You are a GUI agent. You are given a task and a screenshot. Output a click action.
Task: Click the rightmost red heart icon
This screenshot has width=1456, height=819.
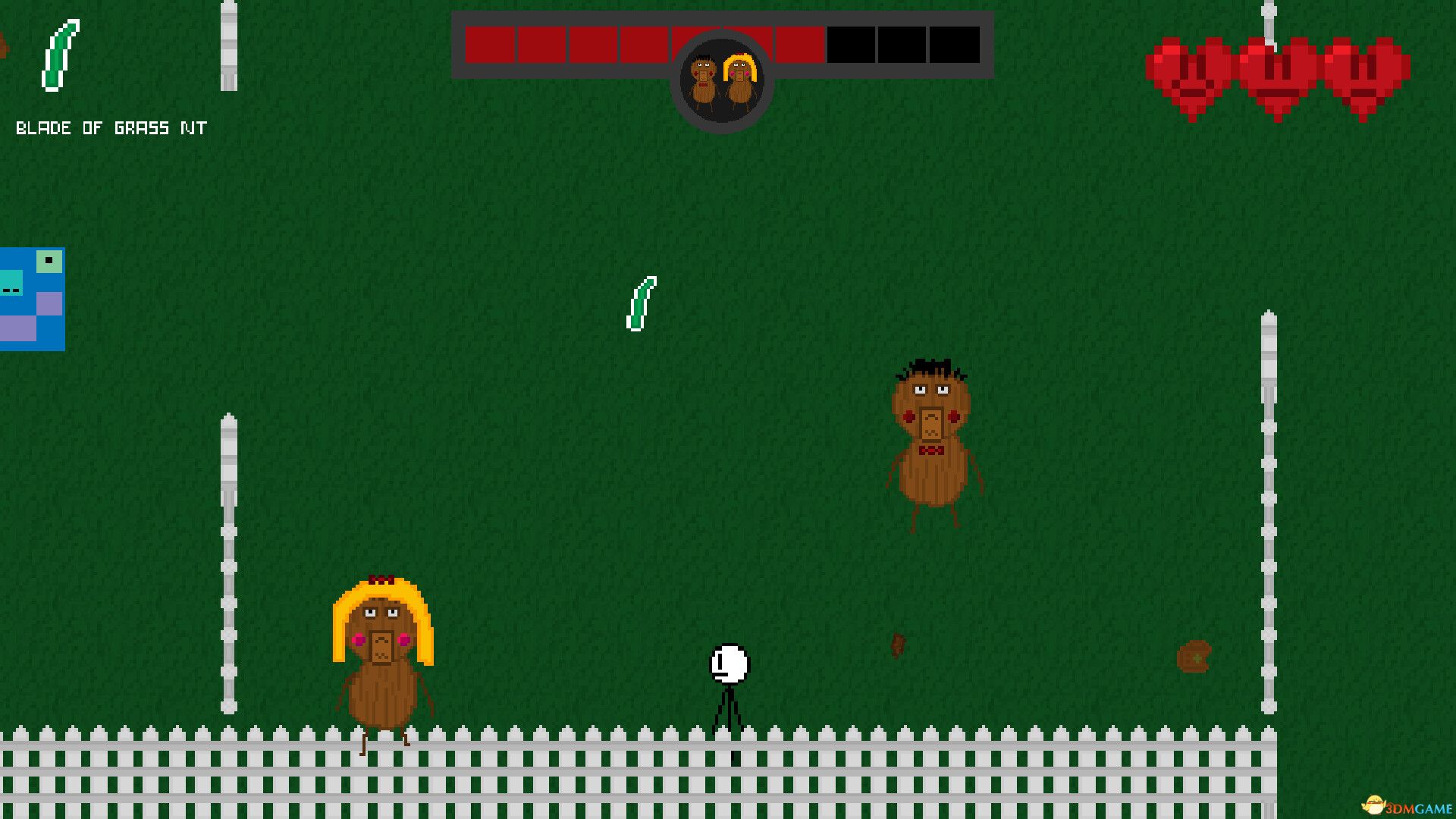(x=1361, y=72)
